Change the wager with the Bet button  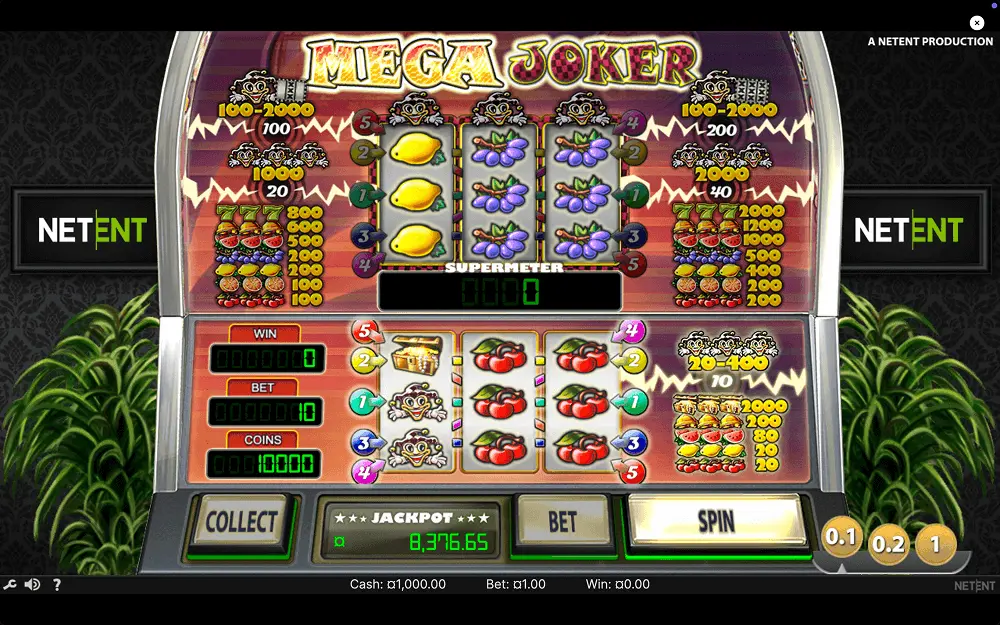coord(563,521)
